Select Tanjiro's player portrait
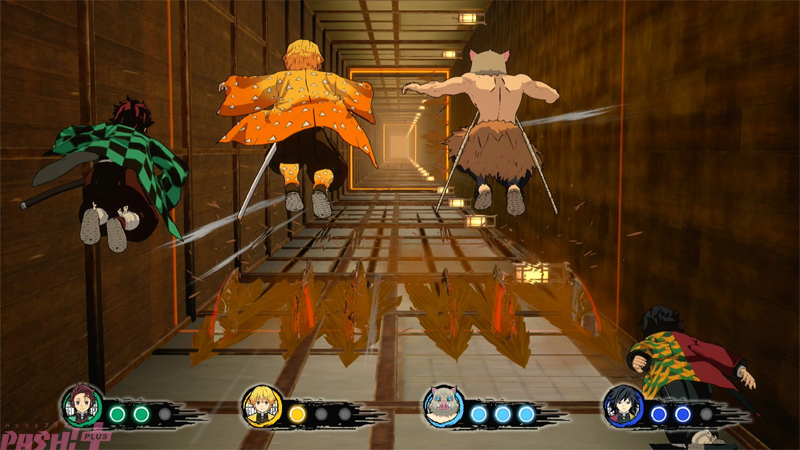The height and width of the screenshot is (450, 800). coord(80,405)
